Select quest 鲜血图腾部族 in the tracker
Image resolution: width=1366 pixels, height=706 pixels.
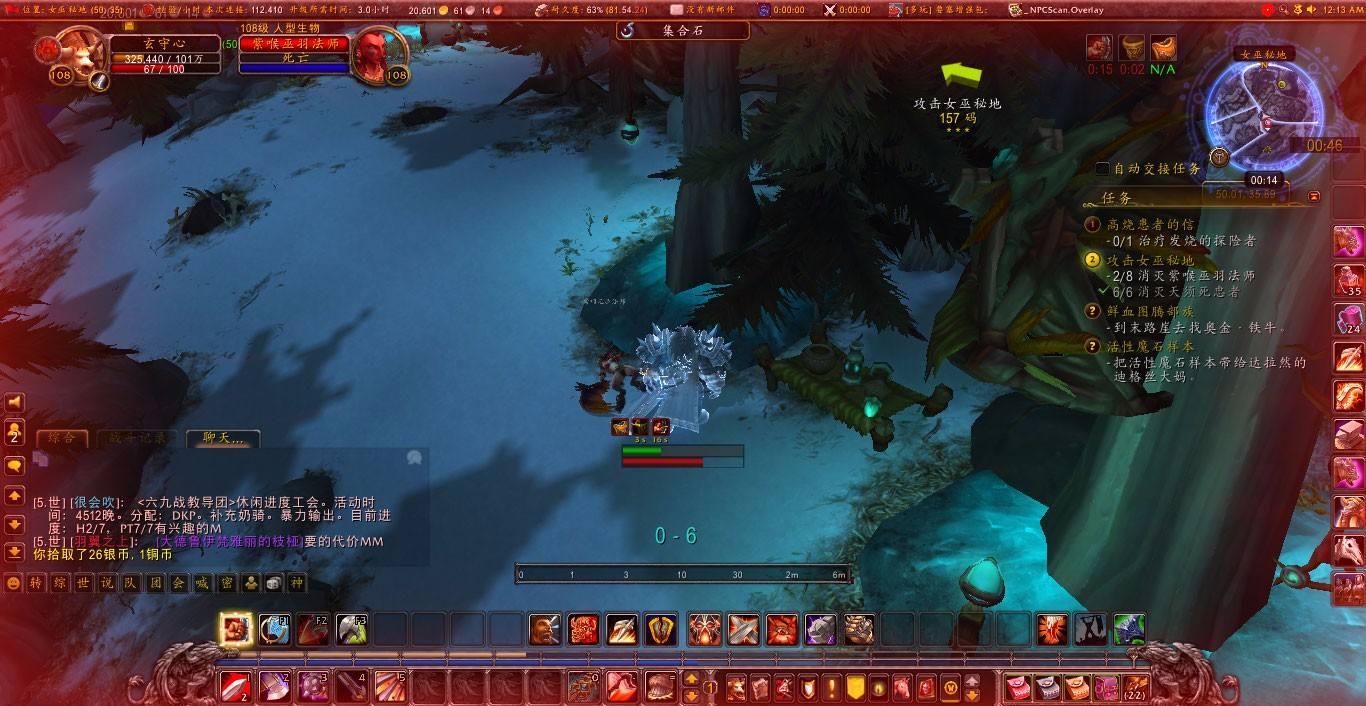(x=1150, y=311)
